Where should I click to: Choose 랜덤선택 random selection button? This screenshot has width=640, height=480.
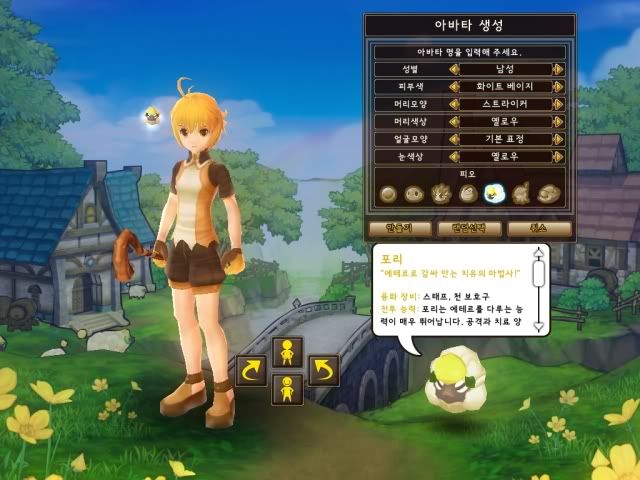pos(469,228)
